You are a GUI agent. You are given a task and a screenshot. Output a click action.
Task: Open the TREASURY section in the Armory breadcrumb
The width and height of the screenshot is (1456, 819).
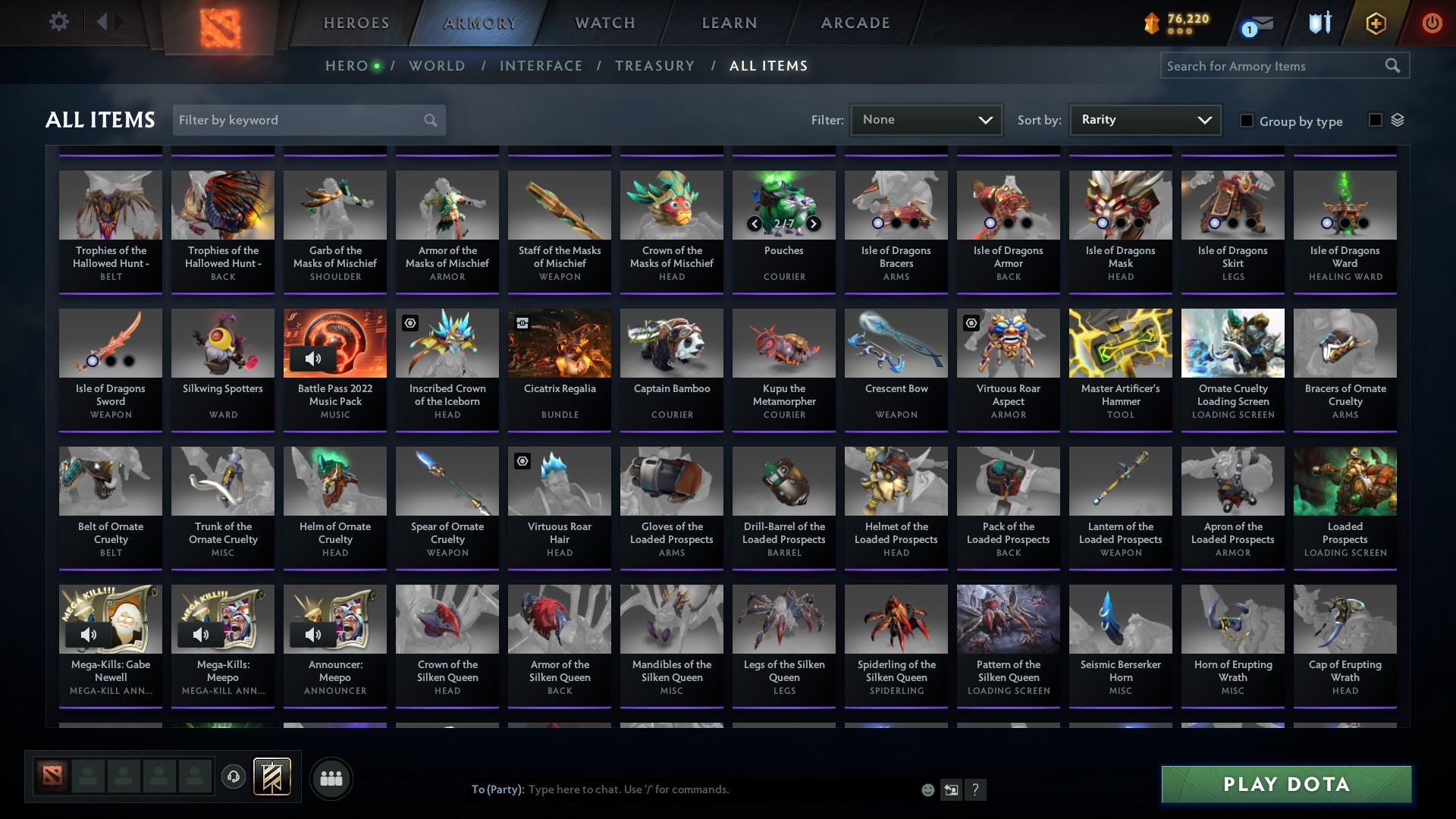(654, 65)
